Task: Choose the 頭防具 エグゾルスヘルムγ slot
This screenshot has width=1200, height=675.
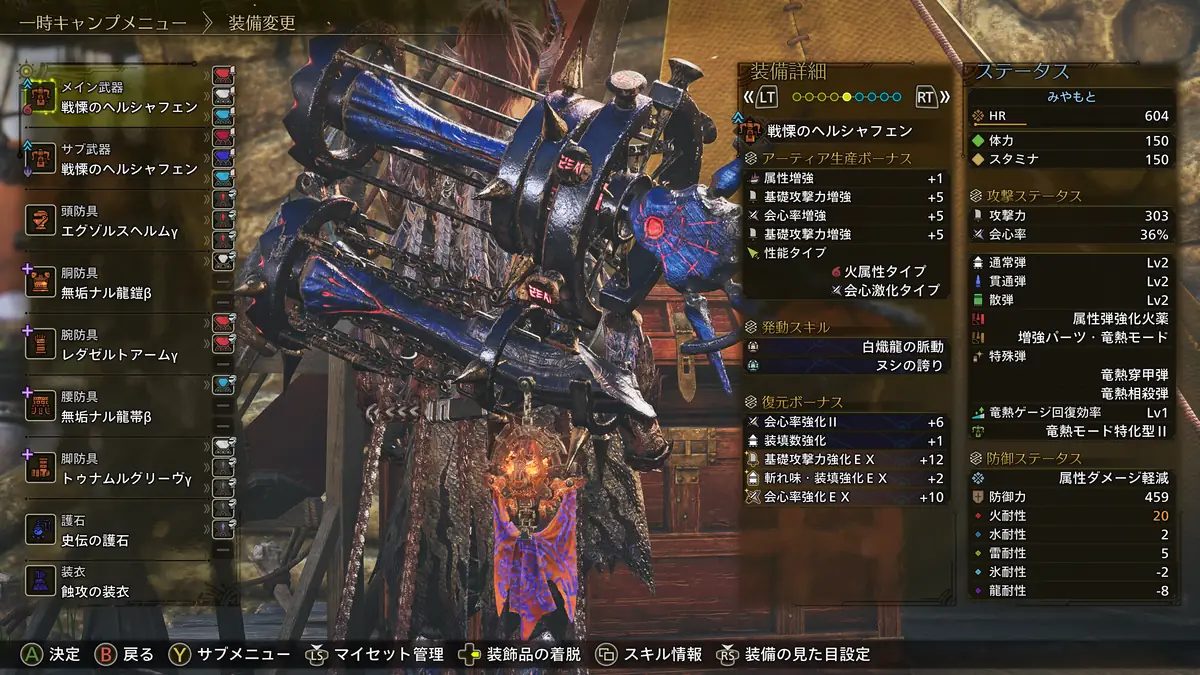Action: pos(115,221)
